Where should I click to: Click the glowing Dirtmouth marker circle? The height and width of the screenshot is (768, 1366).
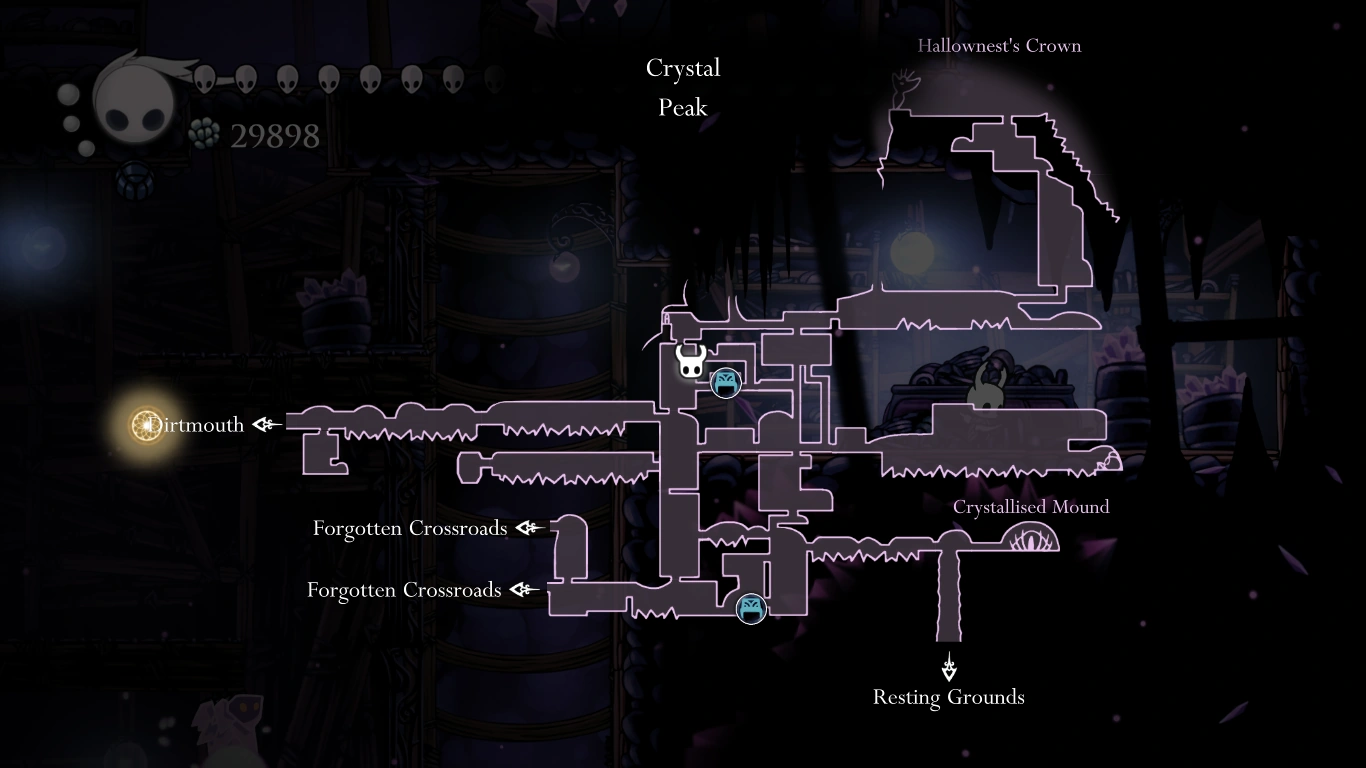(146, 424)
